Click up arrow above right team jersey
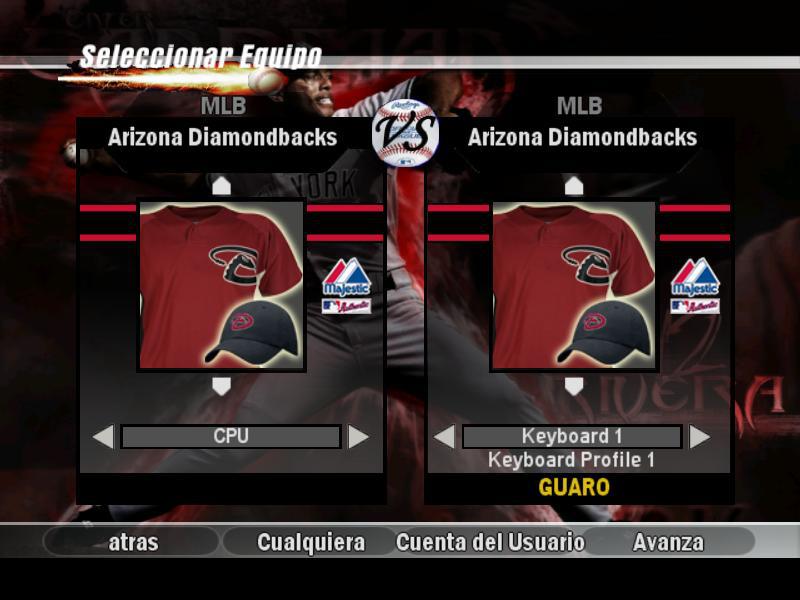Screen dimensions: 800x600 [573, 185]
